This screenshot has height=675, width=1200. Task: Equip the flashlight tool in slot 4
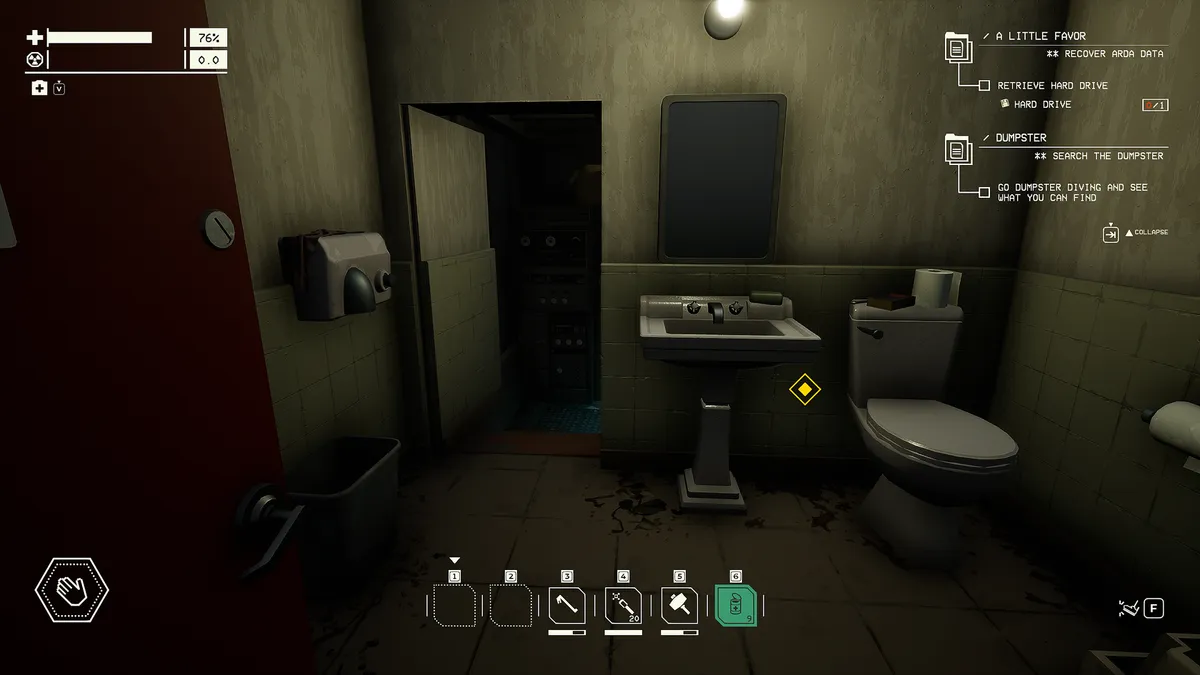(x=623, y=606)
